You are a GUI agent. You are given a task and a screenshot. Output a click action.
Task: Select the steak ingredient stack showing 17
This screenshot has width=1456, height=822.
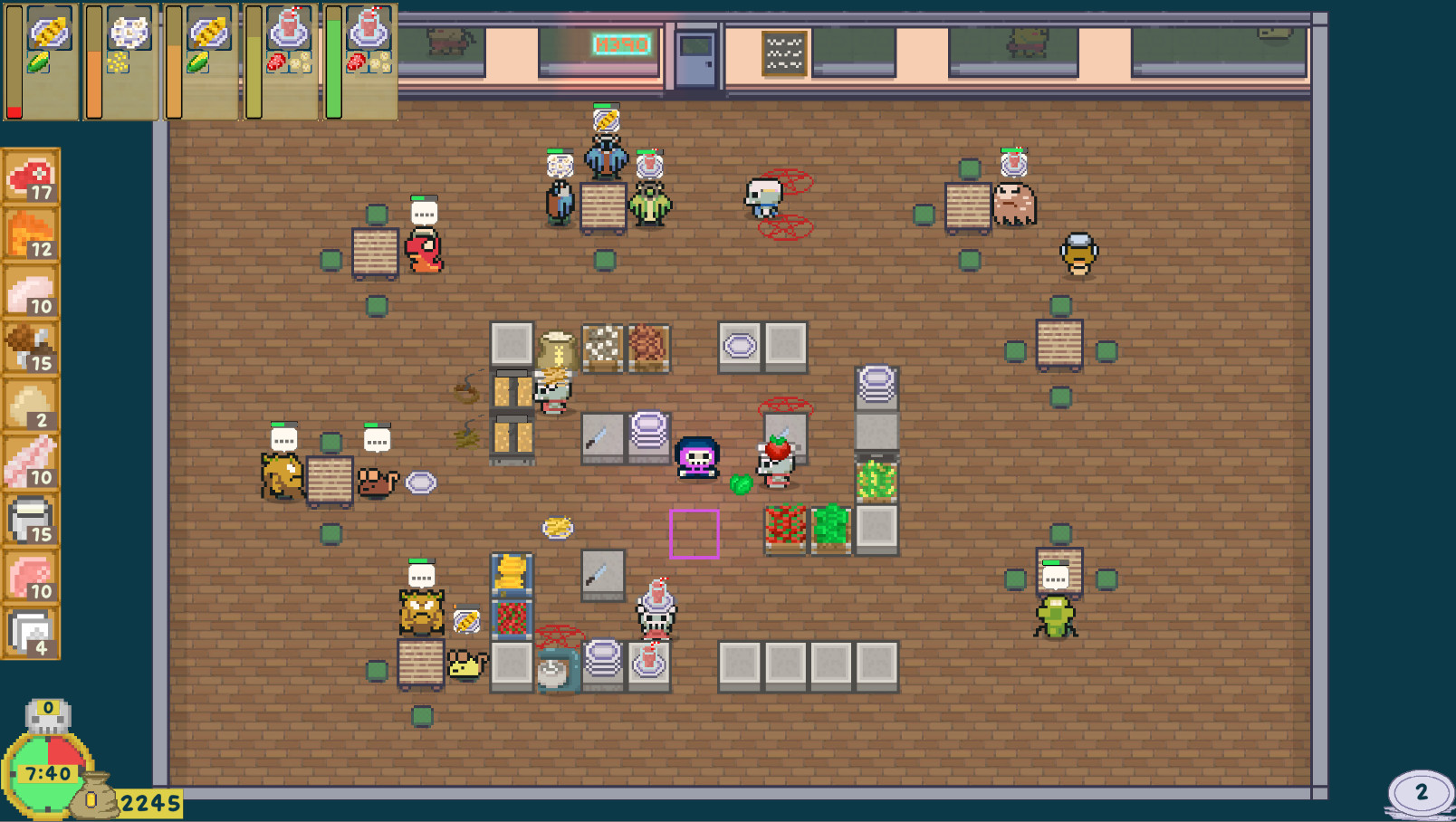tap(30, 177)
